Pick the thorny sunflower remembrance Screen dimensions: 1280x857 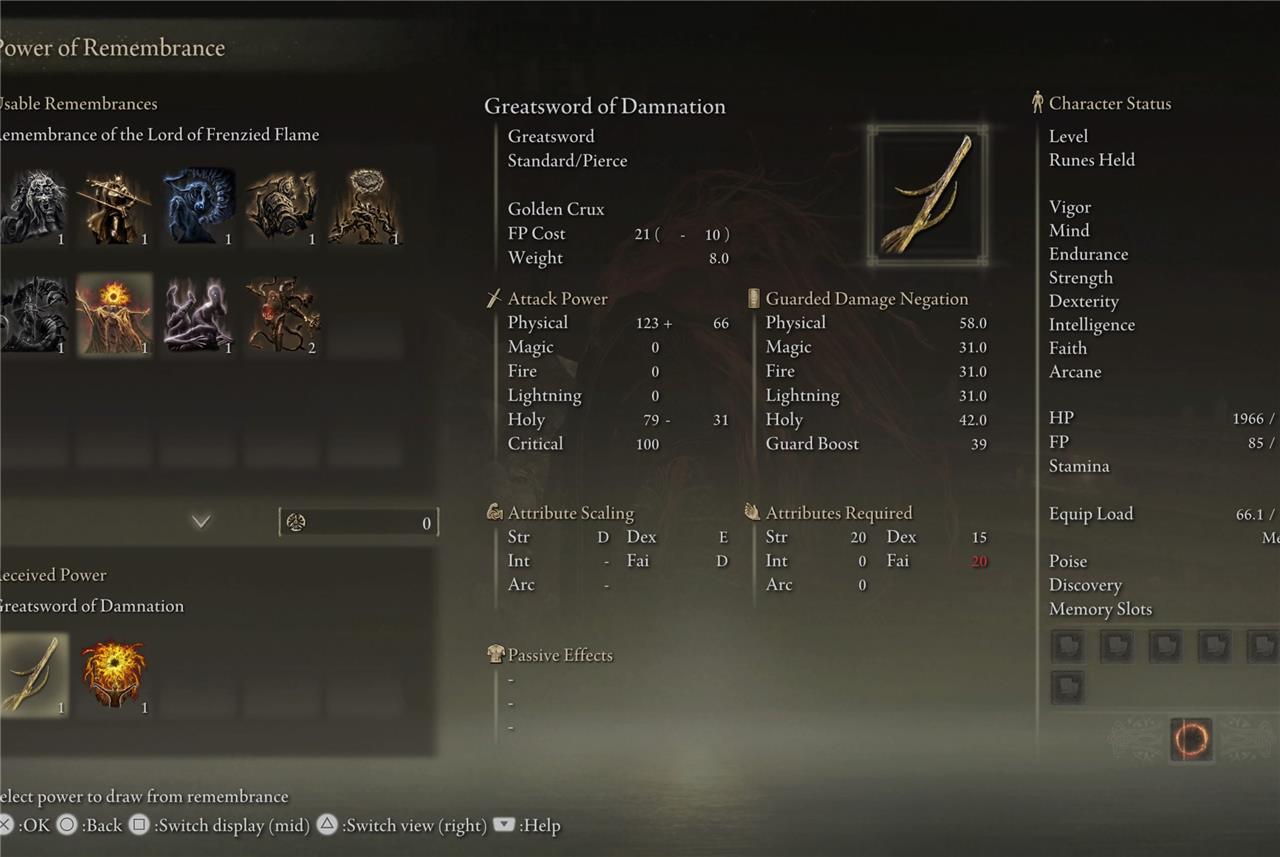pos(365,208)
